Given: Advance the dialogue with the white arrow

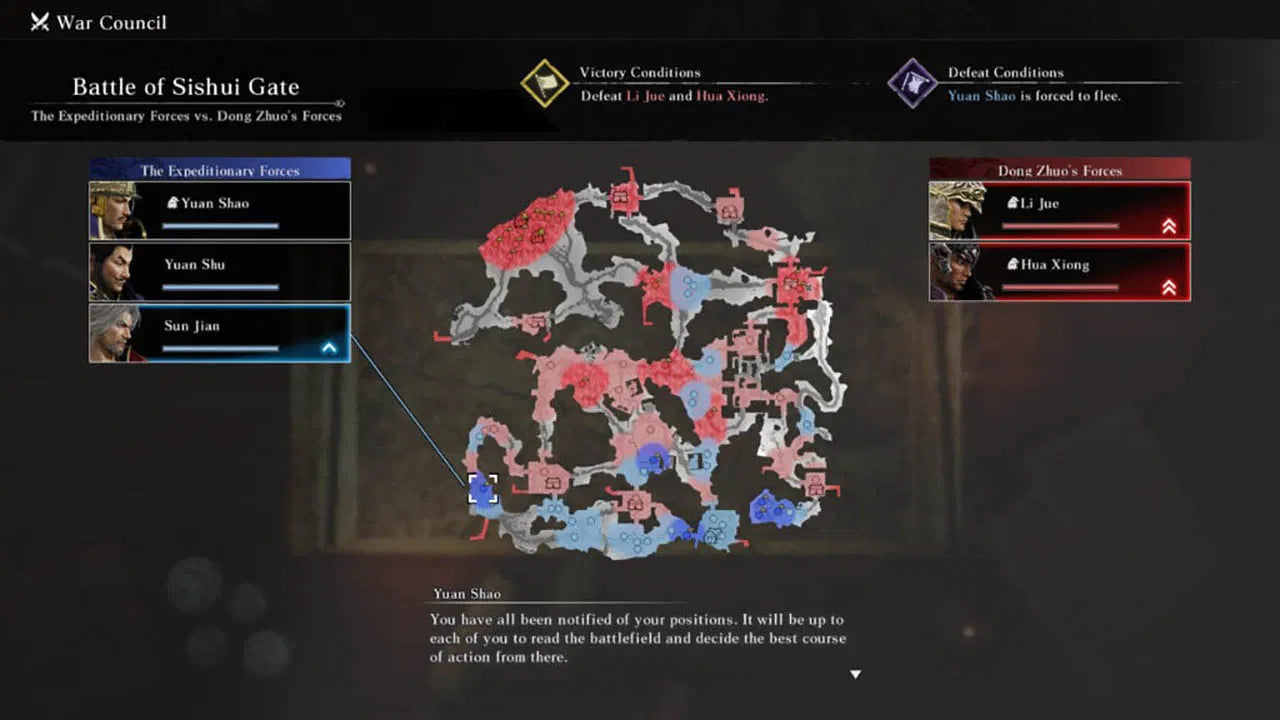Looking at the screenshot, I should pos(855,675).
